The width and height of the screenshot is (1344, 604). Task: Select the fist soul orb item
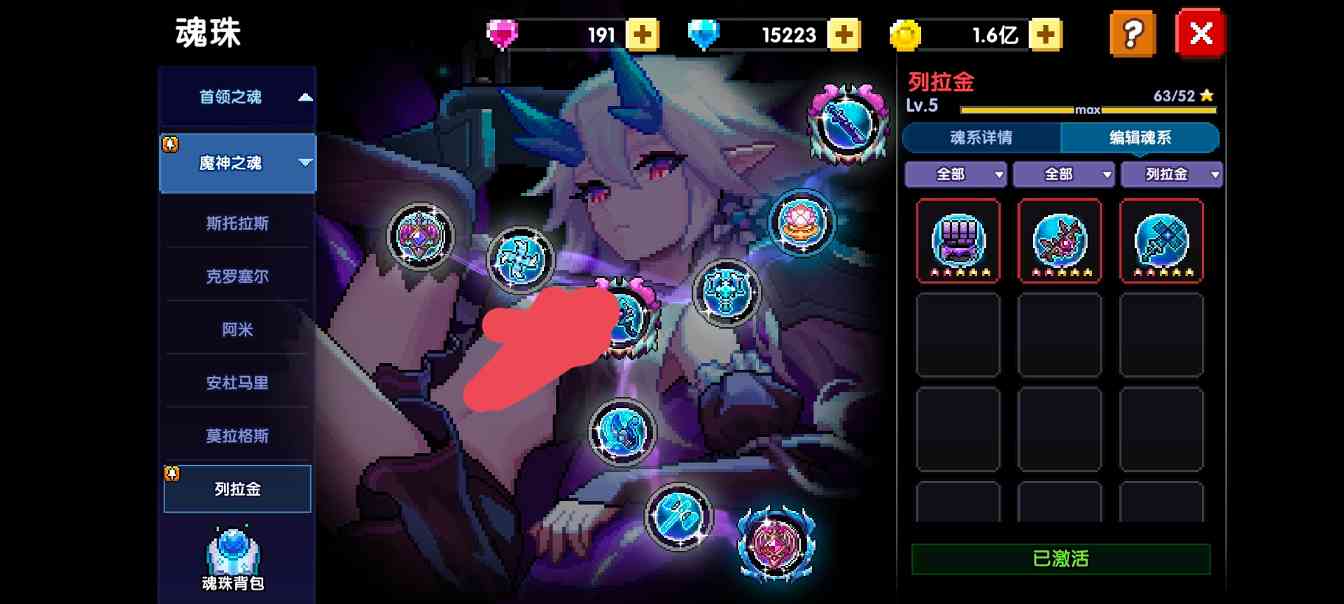pyautogui.click(x=958, y=240)
